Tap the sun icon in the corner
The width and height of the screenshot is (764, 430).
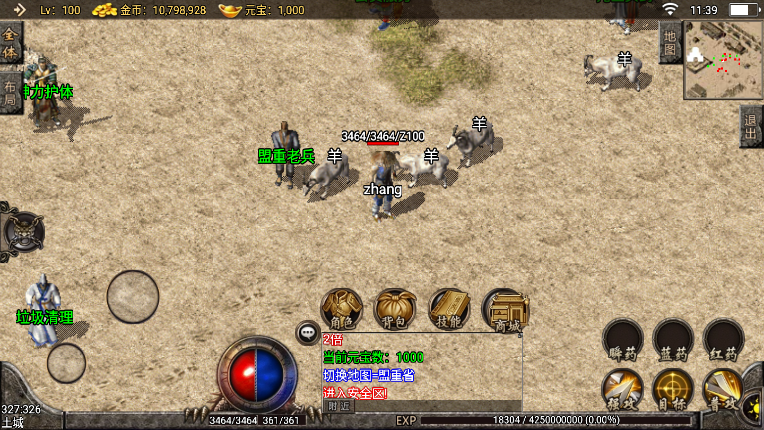coord(752,408)
